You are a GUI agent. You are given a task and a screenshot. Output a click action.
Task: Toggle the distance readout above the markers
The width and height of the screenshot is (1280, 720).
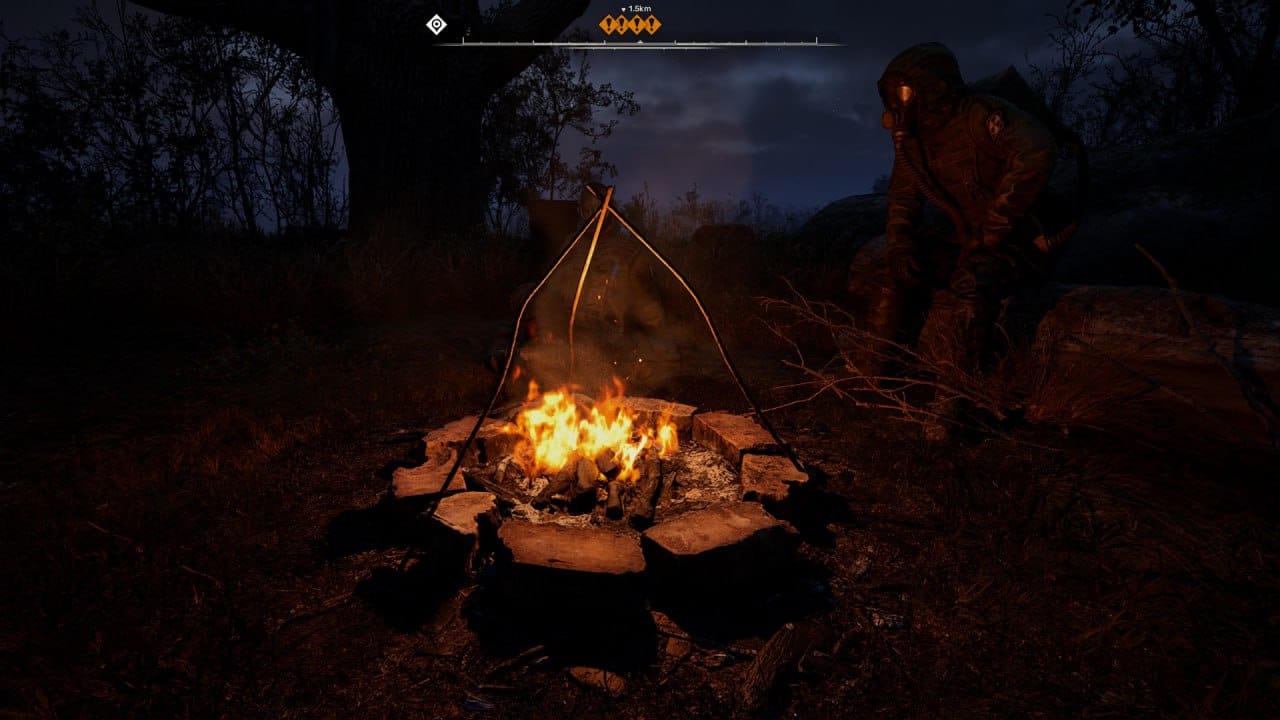(639, 8)
